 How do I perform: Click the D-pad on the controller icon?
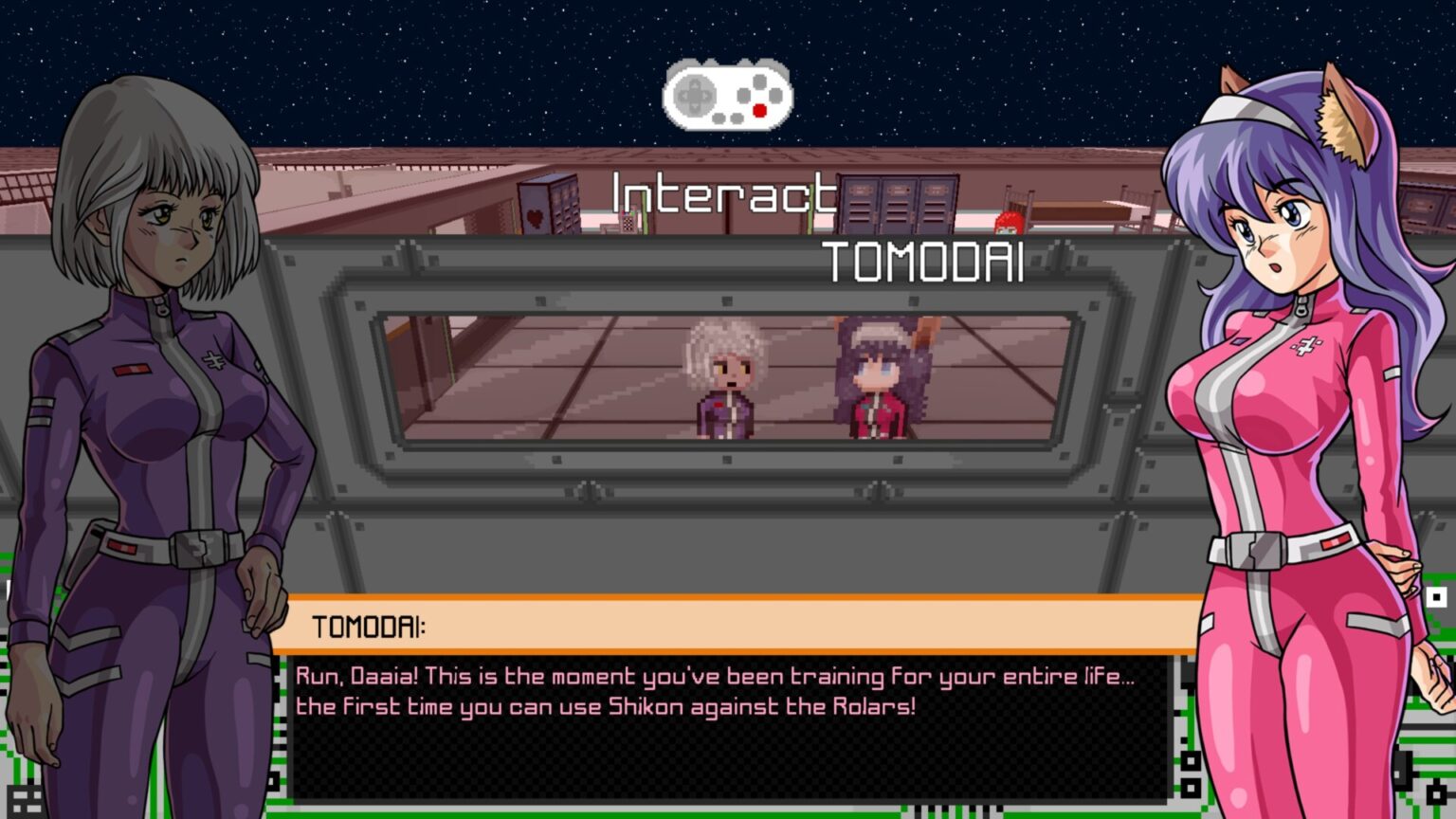pyautogui.click(x=694, y=96)
